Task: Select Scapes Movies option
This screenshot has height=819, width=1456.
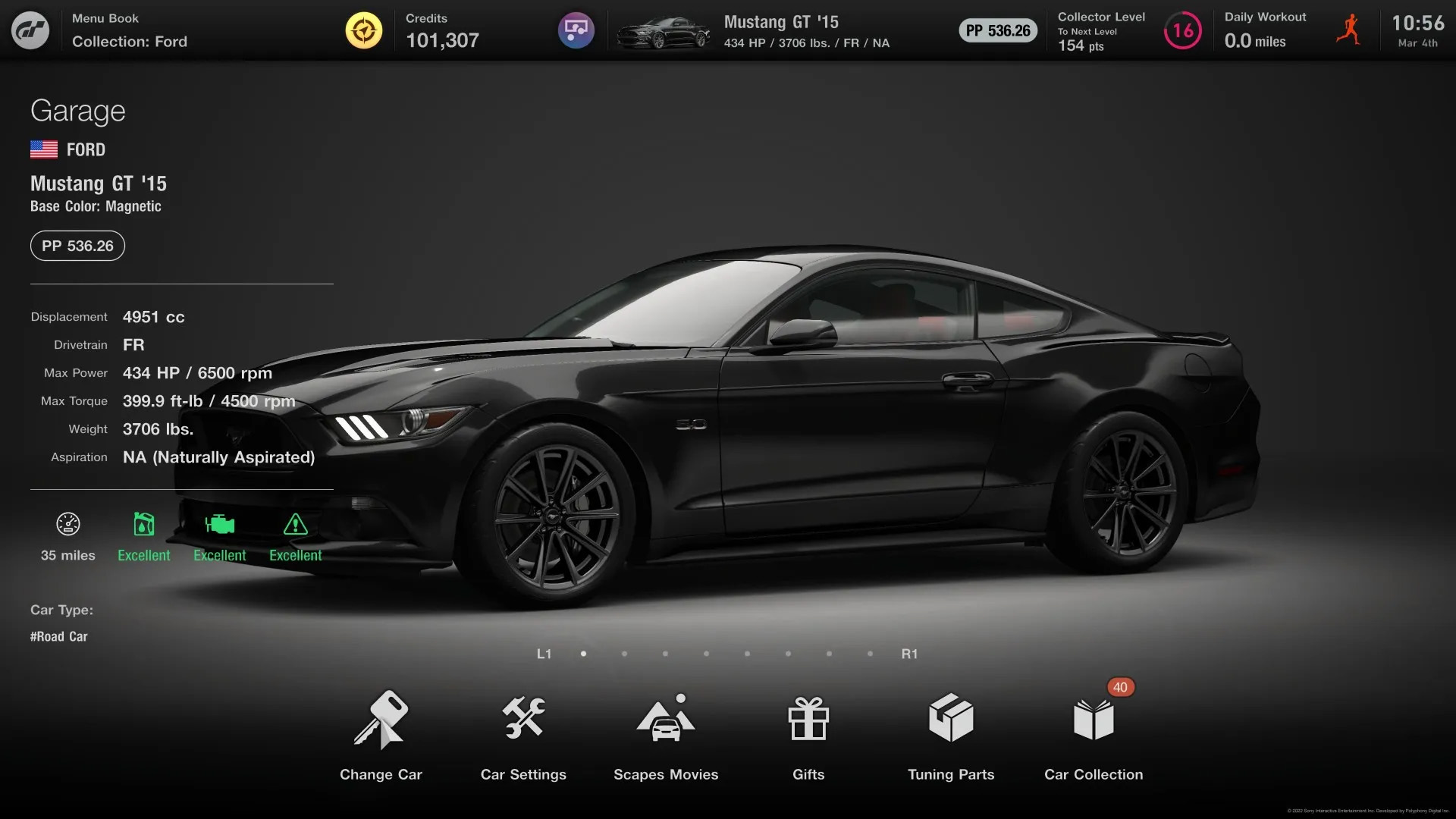Action: pyautogui.click(x=666, y=734)
